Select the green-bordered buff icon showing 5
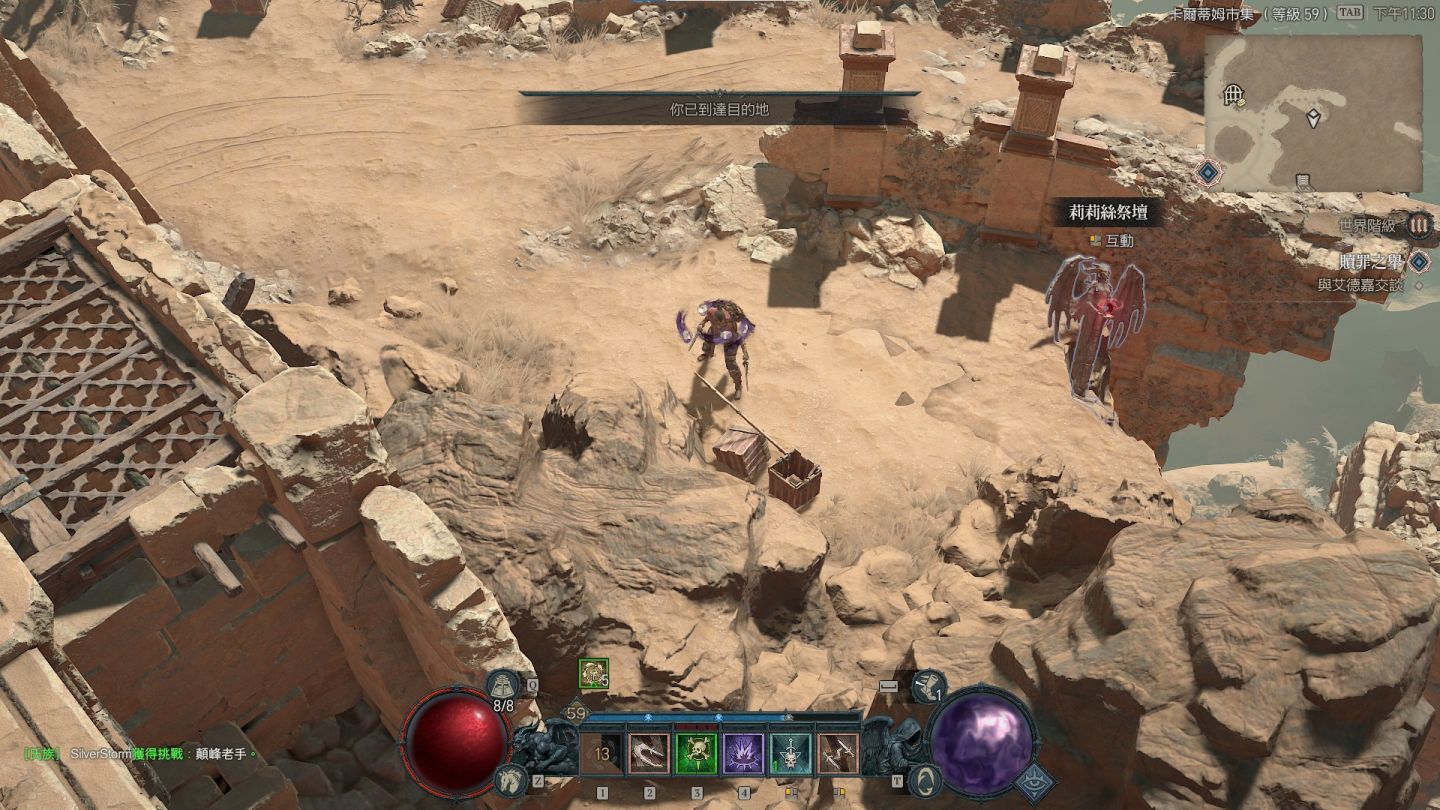This screenshot has height=810, width=1440. [592, 673]
